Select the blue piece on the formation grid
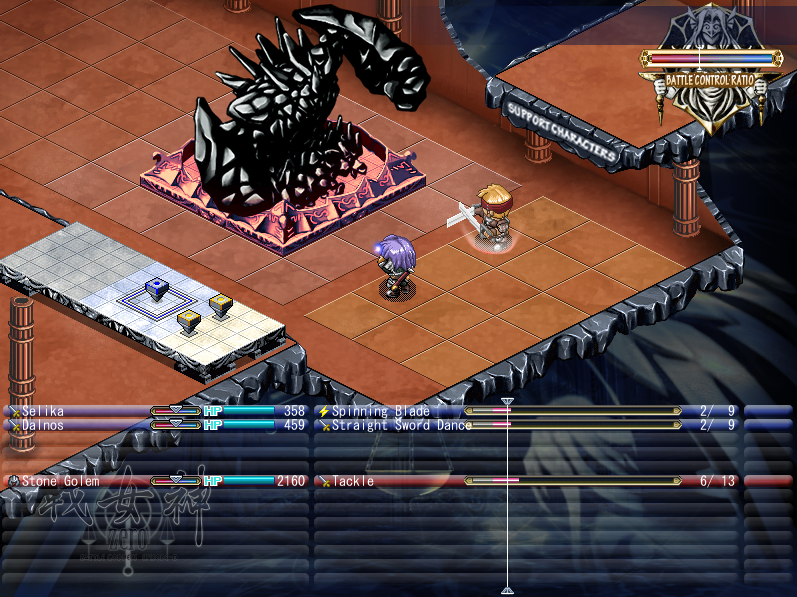The image size is (797, 597). [x=155, y=289]
